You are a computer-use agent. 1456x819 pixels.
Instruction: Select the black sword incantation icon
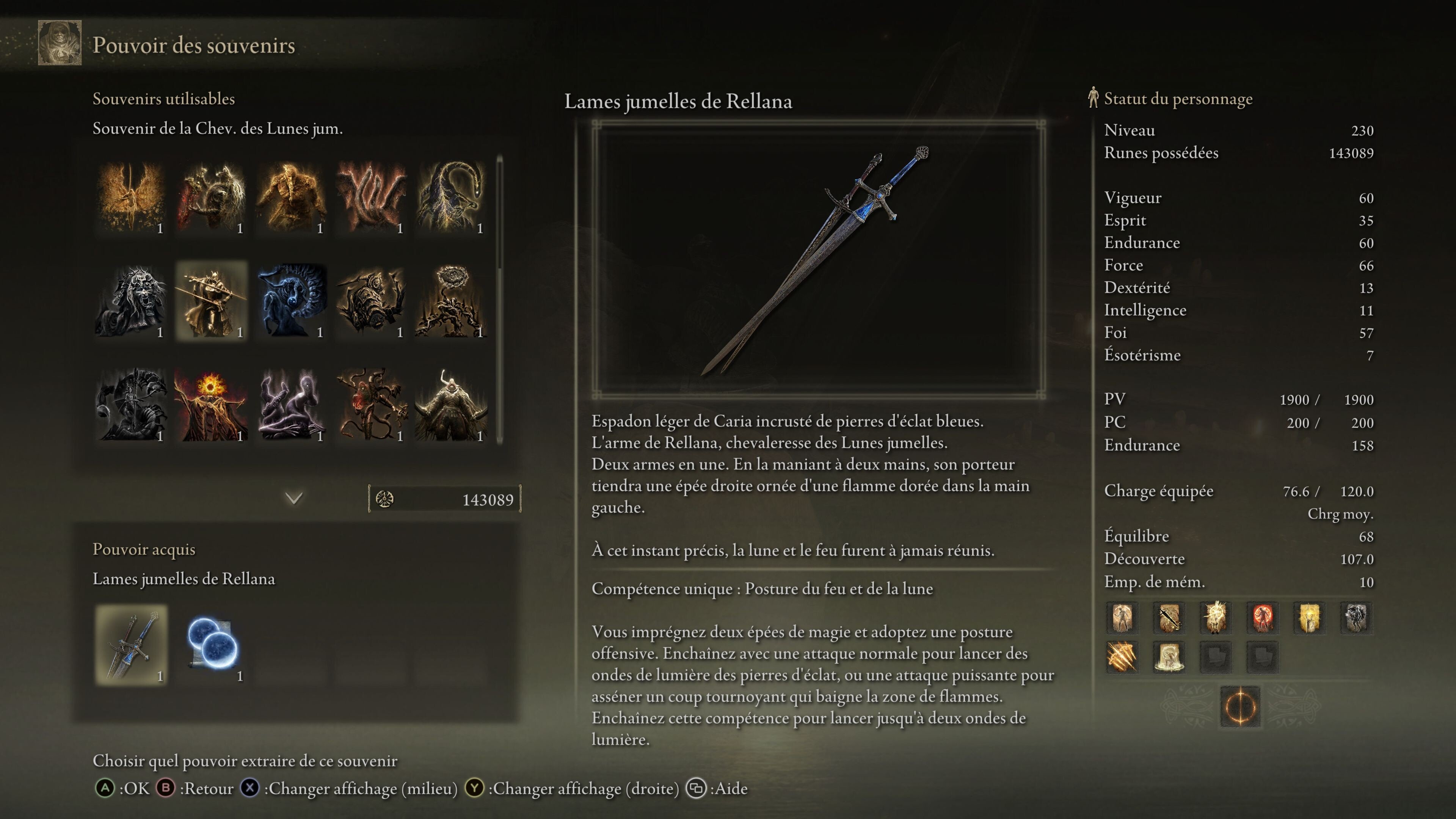1169,617
